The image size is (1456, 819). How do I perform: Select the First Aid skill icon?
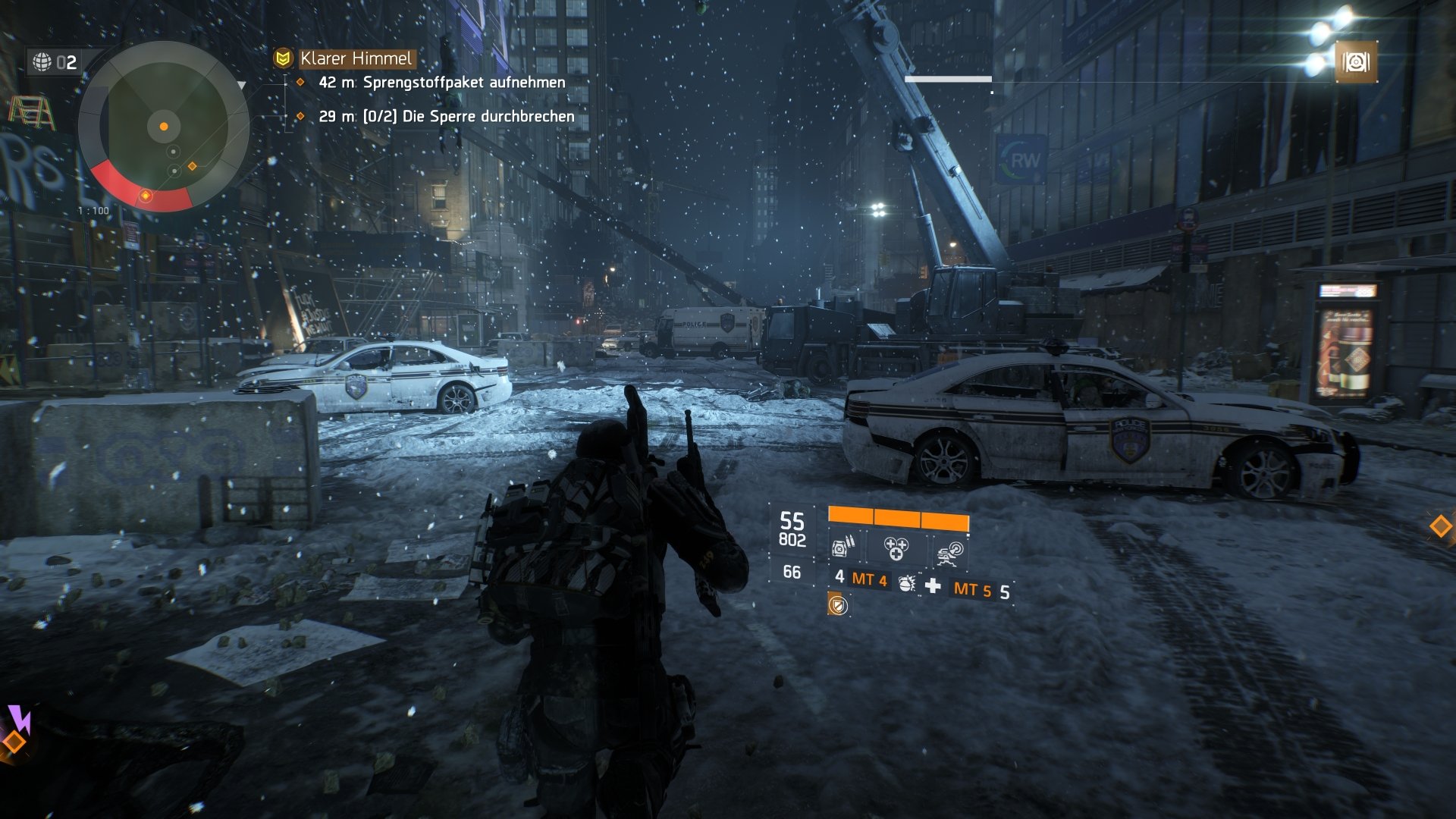pyautogui.click(x=896, y=551)
